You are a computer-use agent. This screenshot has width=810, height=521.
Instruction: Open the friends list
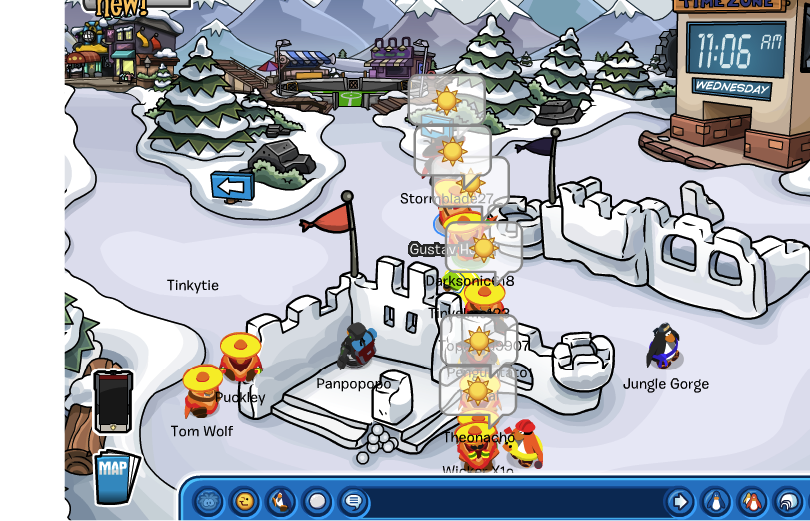click(x=752, y=501)
